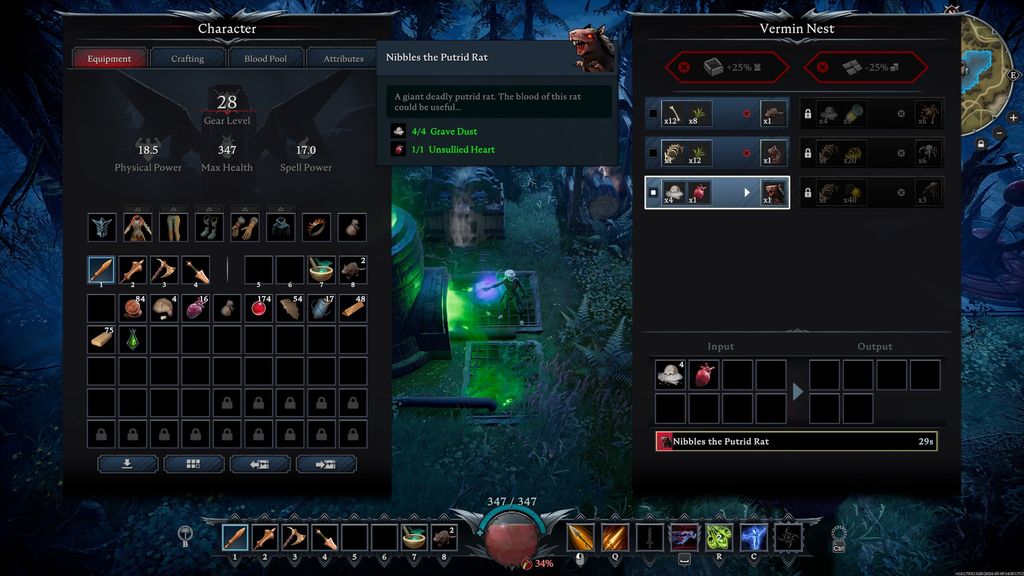The width and height of the screenshot is (1024, 576).
Task: Select the Grave Dust stack in input
Action: (670, 375)
